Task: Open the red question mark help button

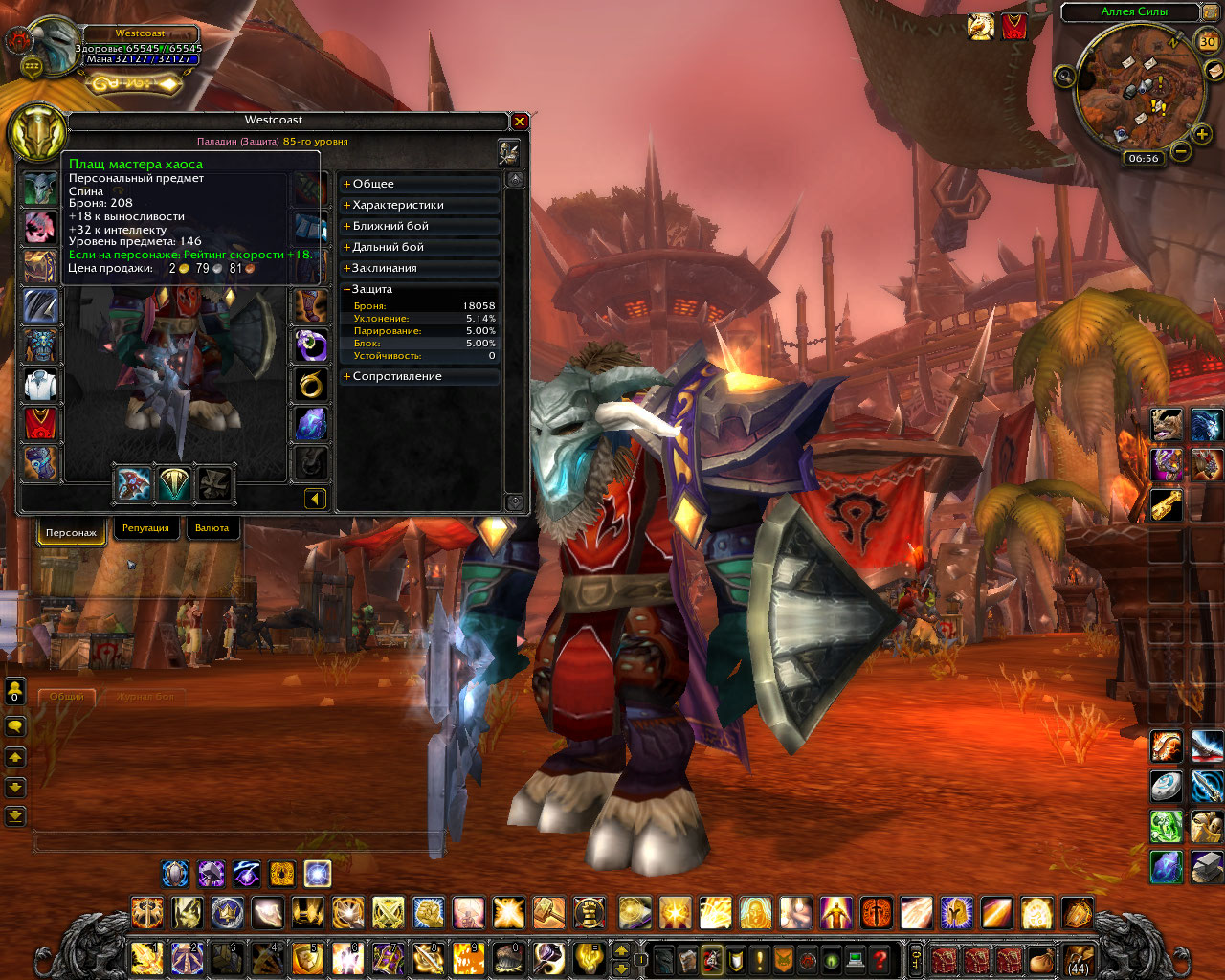Action: click(x=880, y=959)
